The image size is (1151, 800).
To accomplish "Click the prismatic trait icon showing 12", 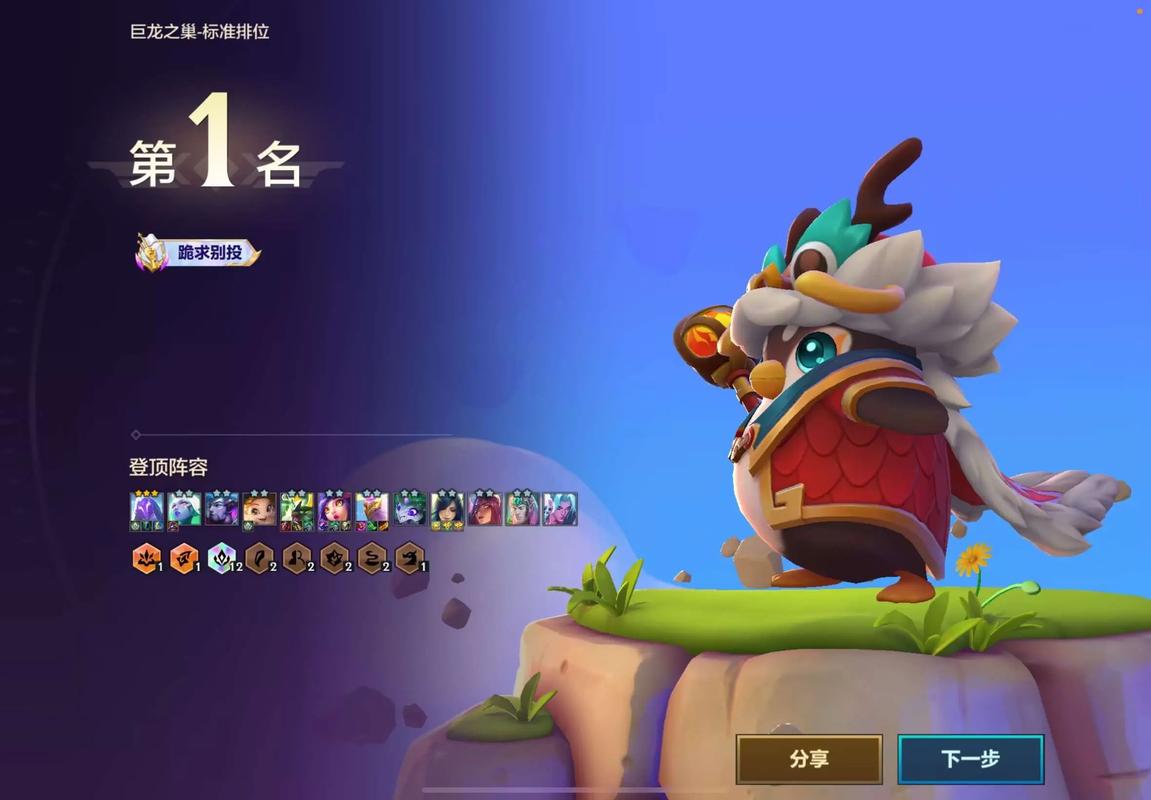I will (221, 557).
